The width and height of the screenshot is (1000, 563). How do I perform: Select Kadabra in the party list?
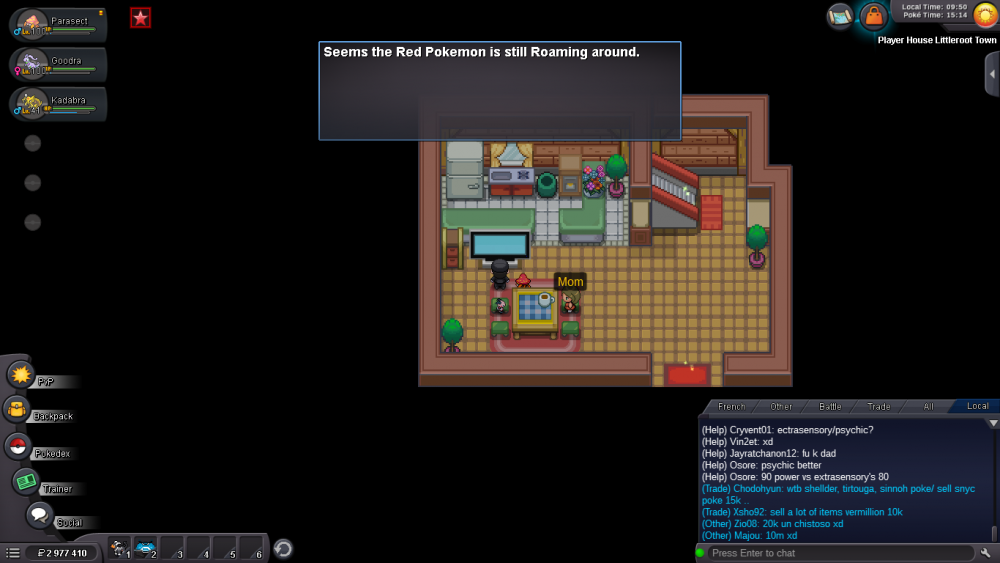[58, 104]
